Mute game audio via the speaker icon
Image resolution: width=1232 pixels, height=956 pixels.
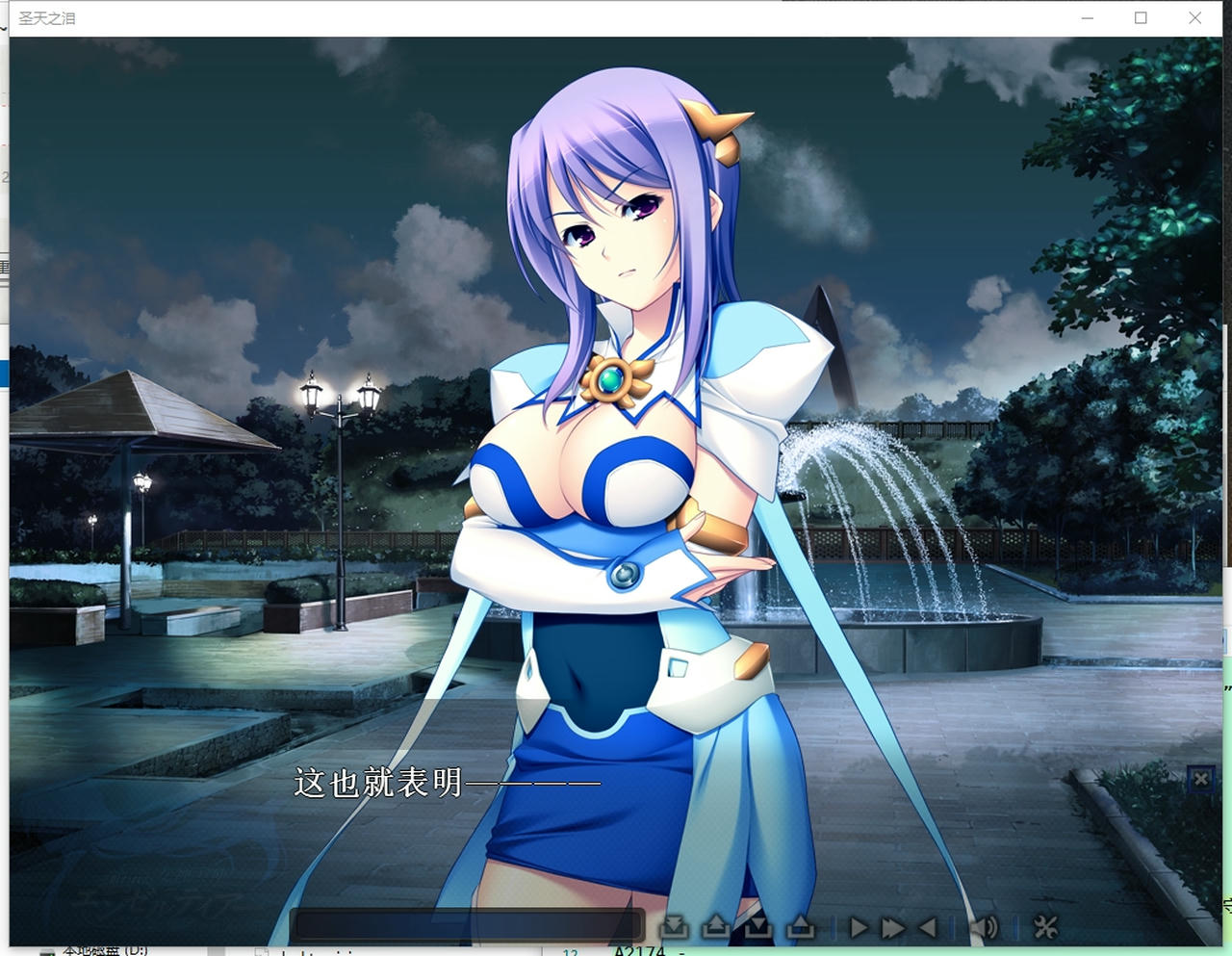click(983, 929)
